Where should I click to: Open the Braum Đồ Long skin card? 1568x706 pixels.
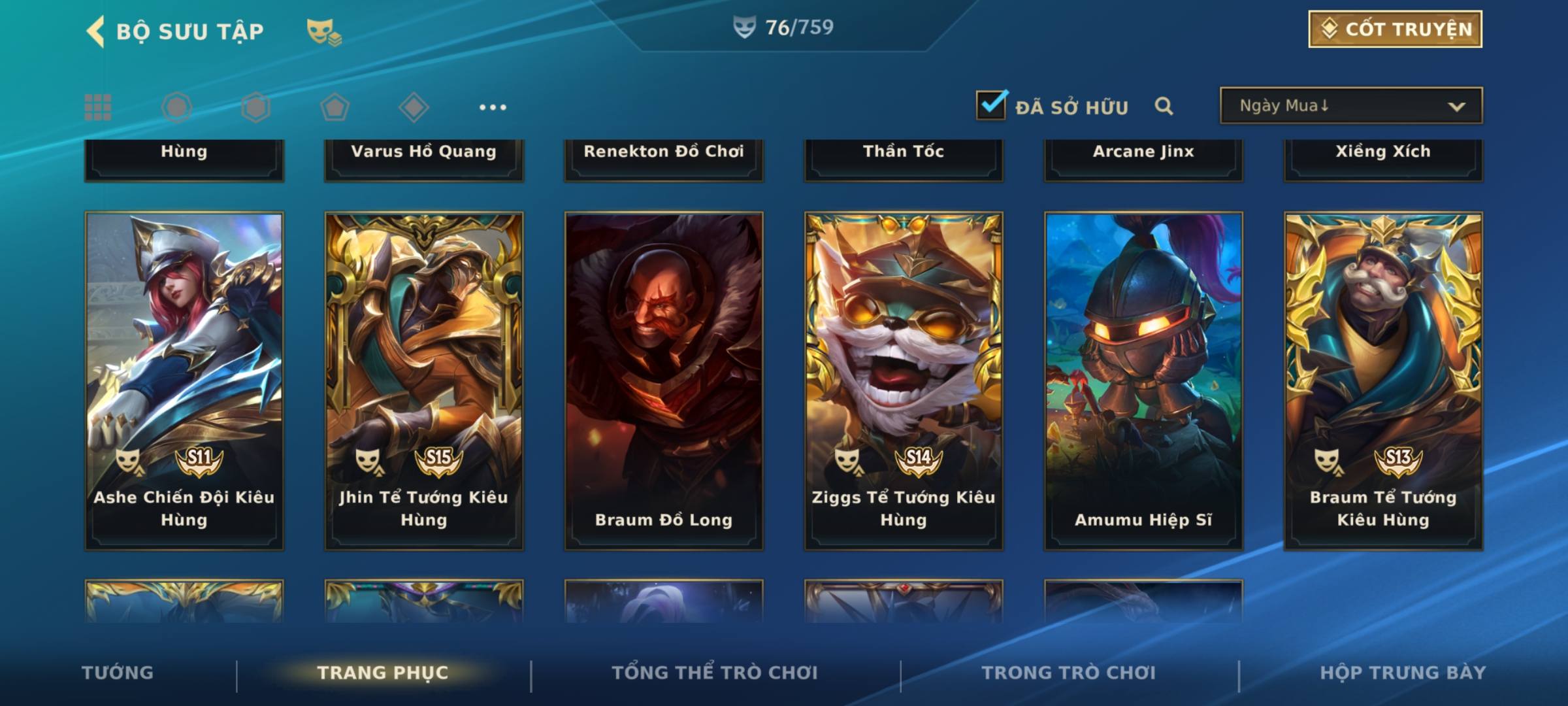664,380
